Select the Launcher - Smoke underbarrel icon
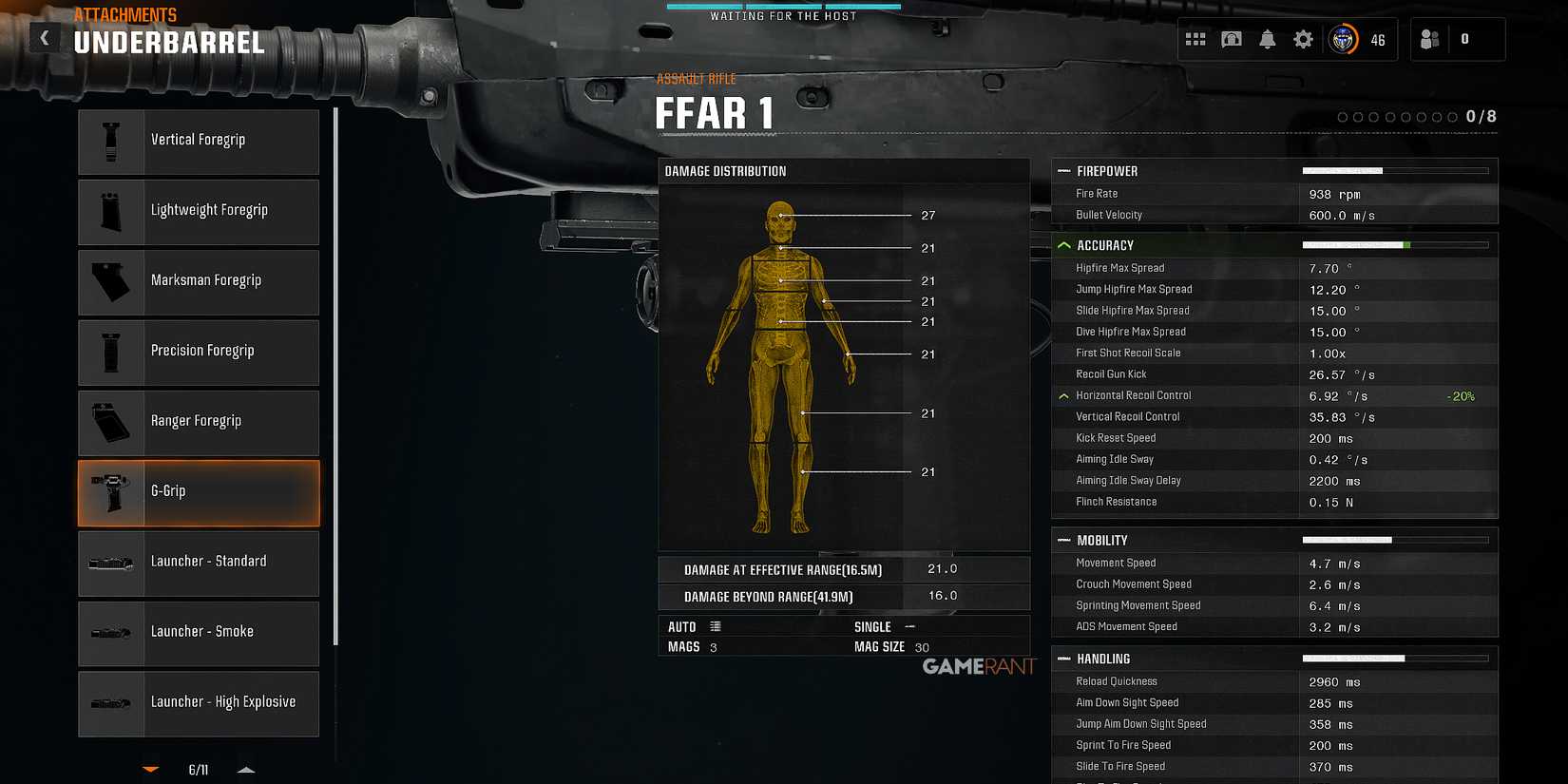This screenshot has width=1568, height=784. (x=111, y=632)
